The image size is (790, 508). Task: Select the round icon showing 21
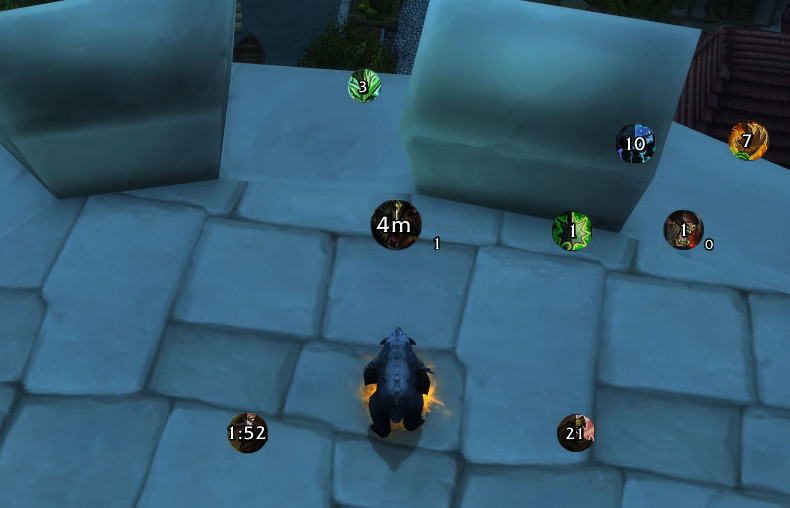pos(576,433)
